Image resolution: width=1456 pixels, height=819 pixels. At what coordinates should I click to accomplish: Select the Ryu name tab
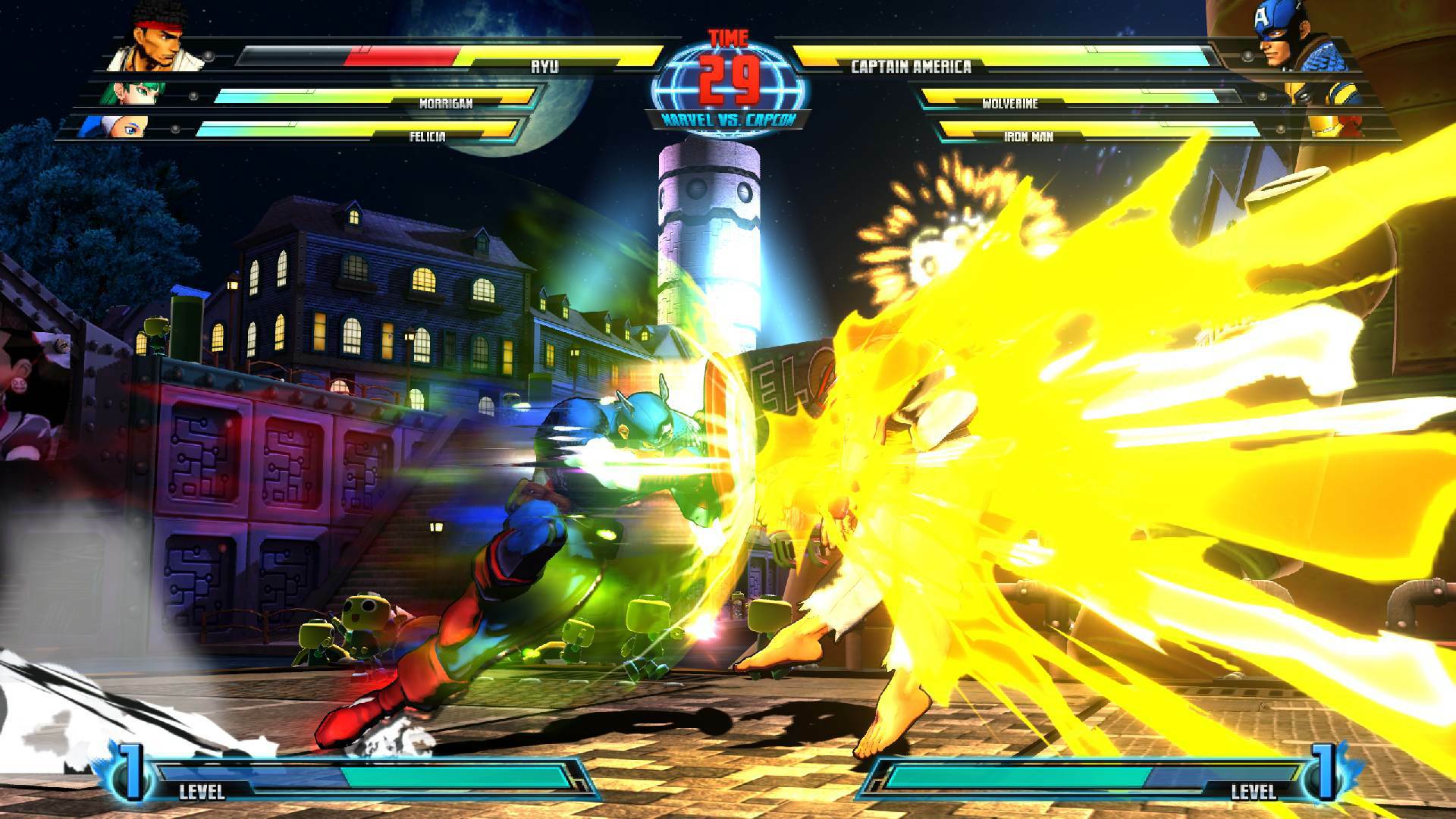coord(544,66)
